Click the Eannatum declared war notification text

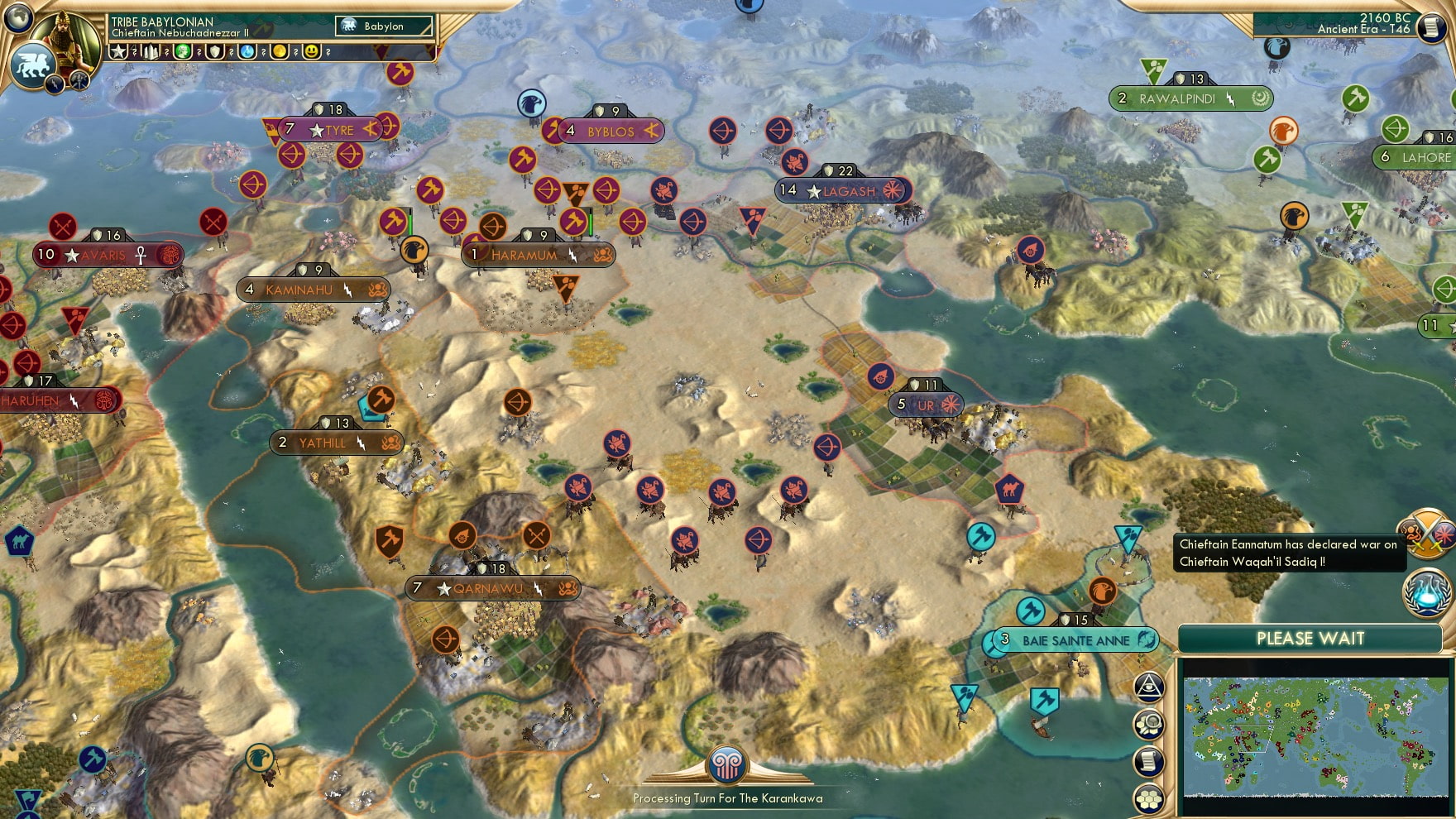click(1287, 553)
